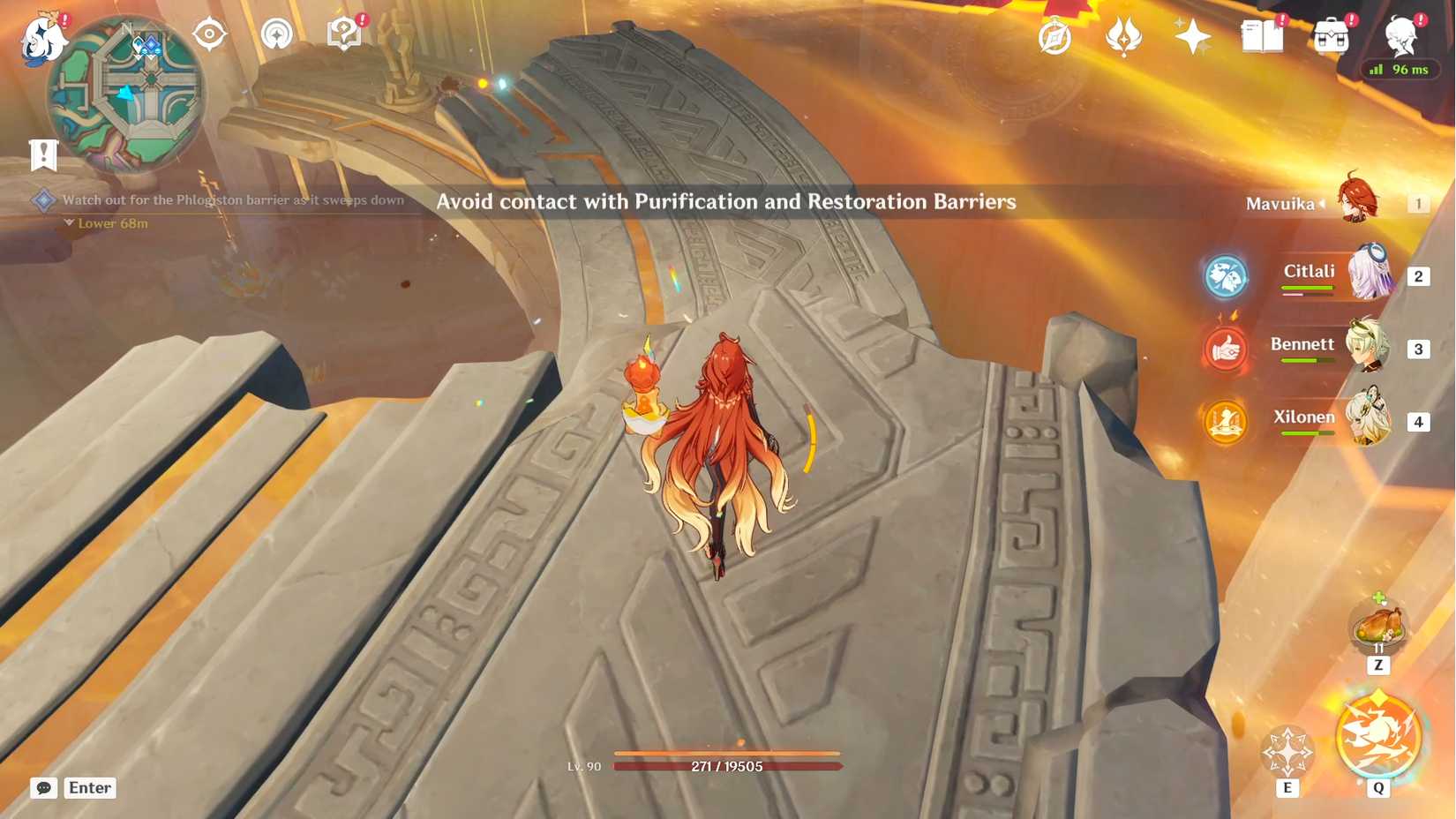This screenshot has width=1456, height=819.
Task: Expand the Lower 68m quest chevron
Action: point(69,222)
